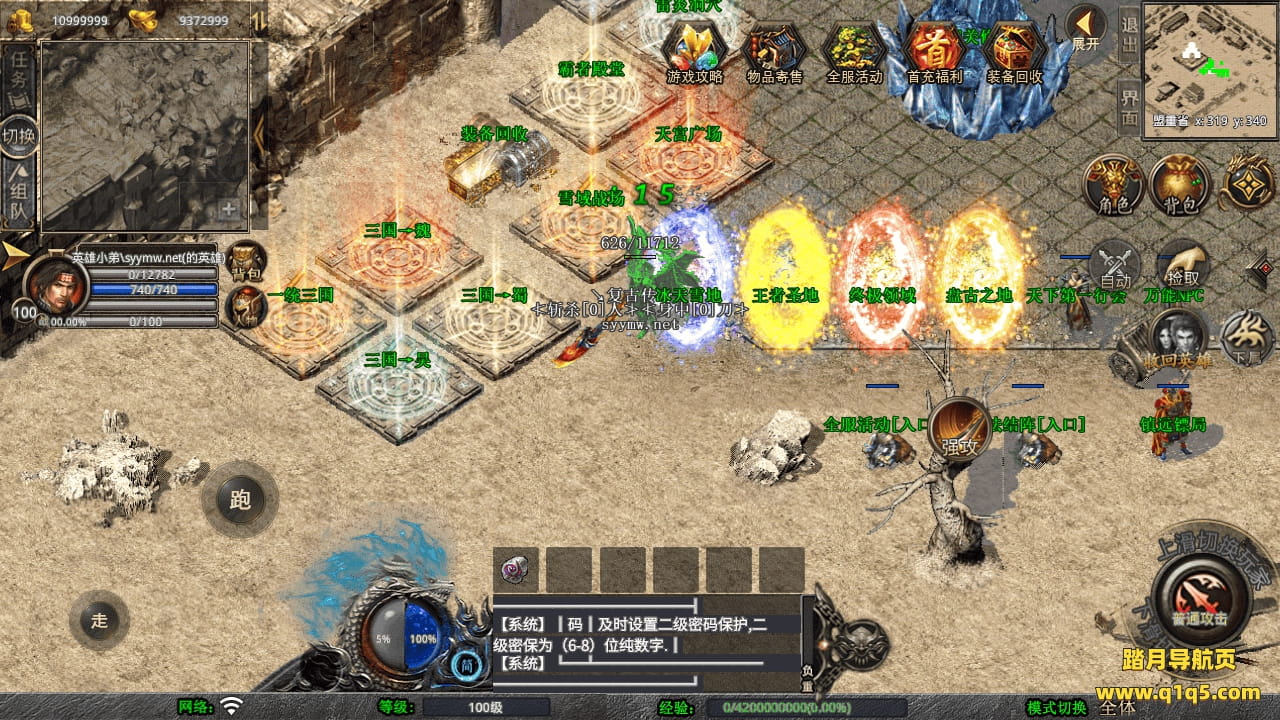The image size is (1280, 720).
Task: Open the 游戏攻略 game guide icon
Action: coord(694,50)
